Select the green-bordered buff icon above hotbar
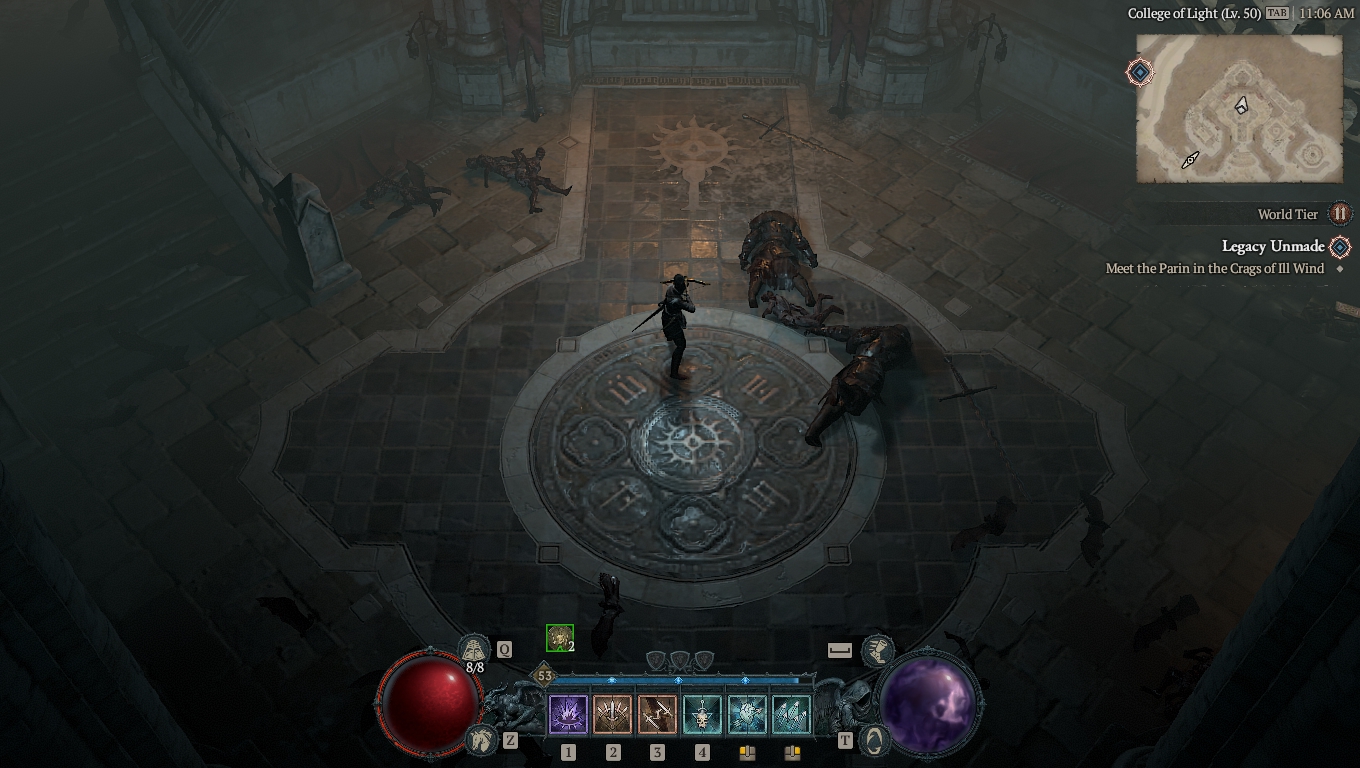 pyautogui.click(x=559, y=637)
